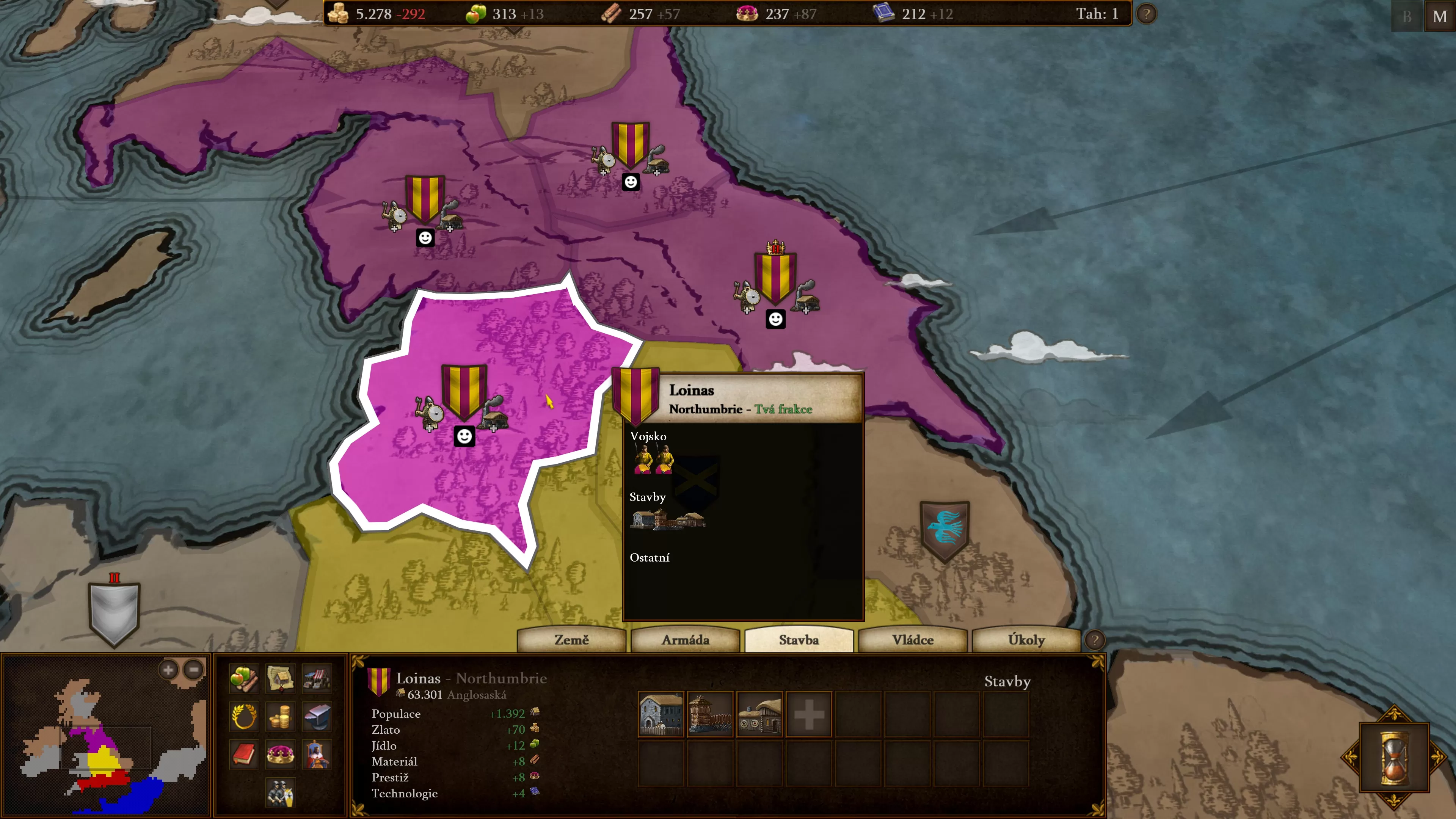This screenshot has width=1456, height=819.
Task: Open the Země tab
Action: pyautogui.click(x=571, y=640)
